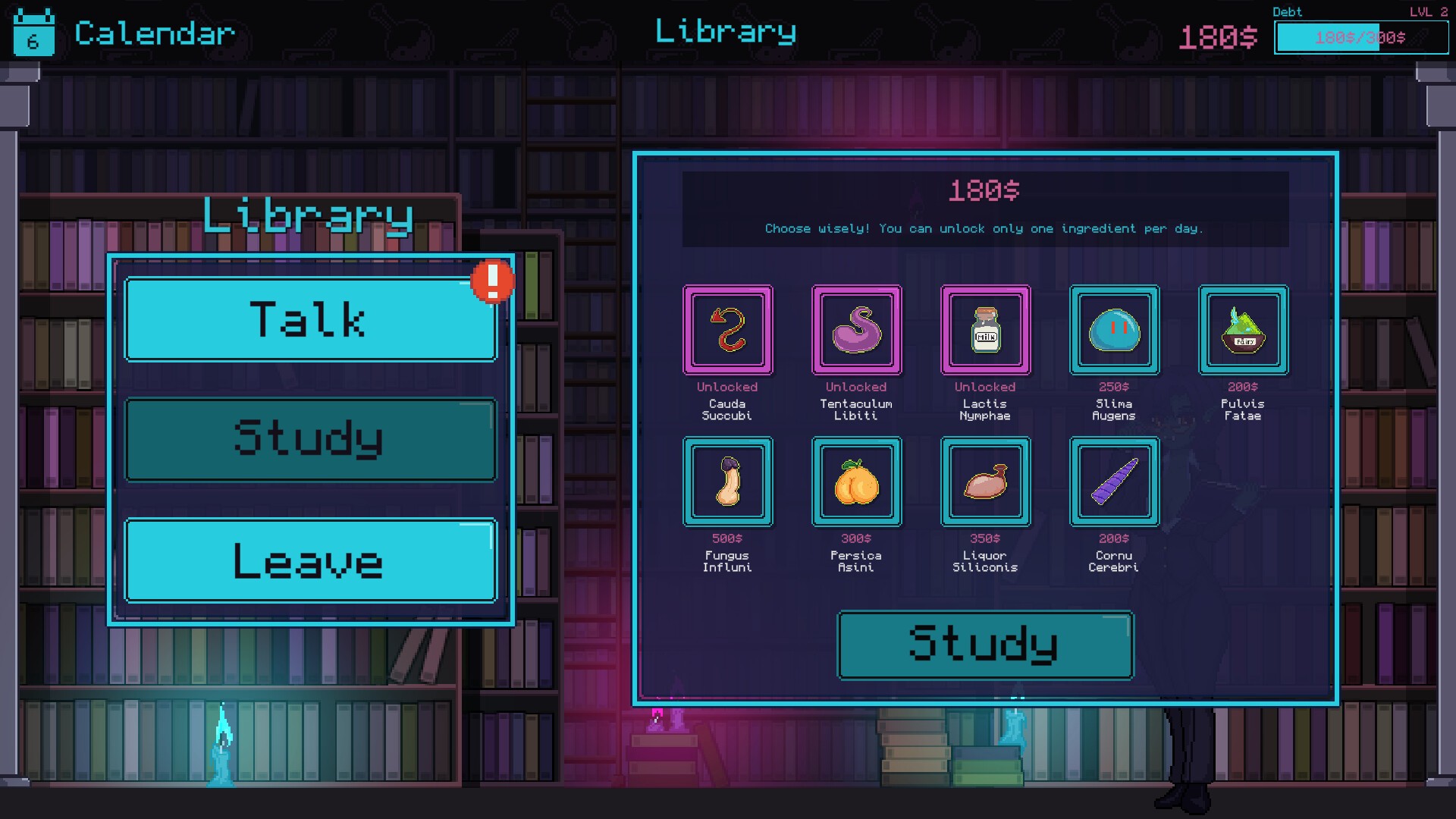Select the Pulvis Fatae fairy powder tile
The width and height of the screenshot is (1456, 819).
(1244, 330)
